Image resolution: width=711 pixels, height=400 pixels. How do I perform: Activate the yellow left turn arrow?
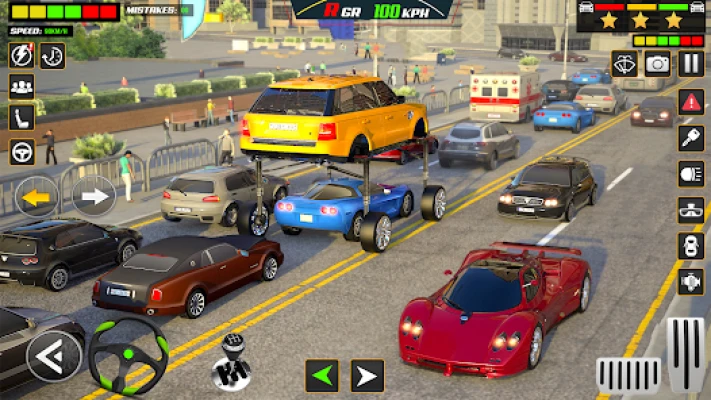click(x=37, y=196)
